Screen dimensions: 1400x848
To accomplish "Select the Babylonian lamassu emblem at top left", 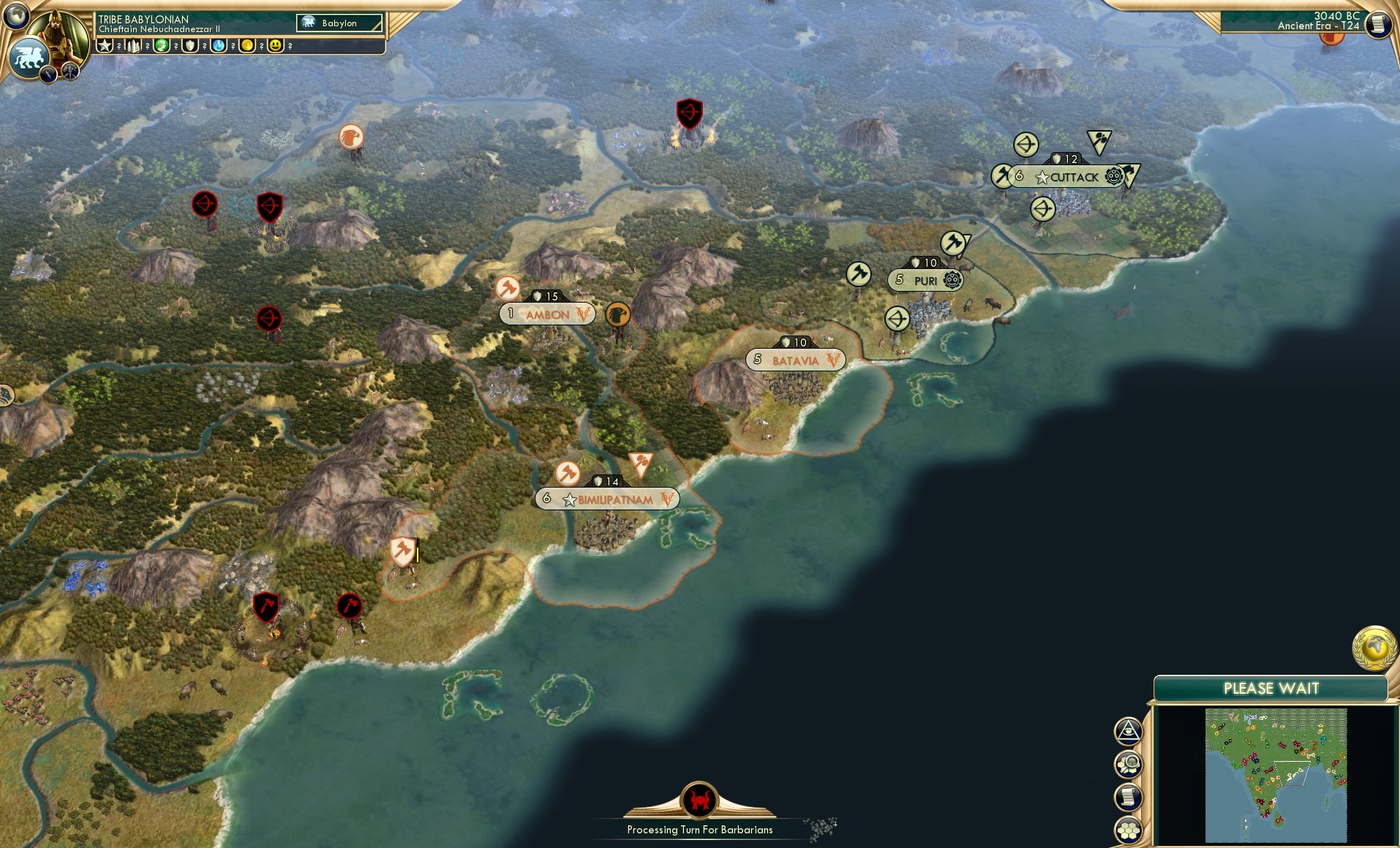I will [29, 56].
